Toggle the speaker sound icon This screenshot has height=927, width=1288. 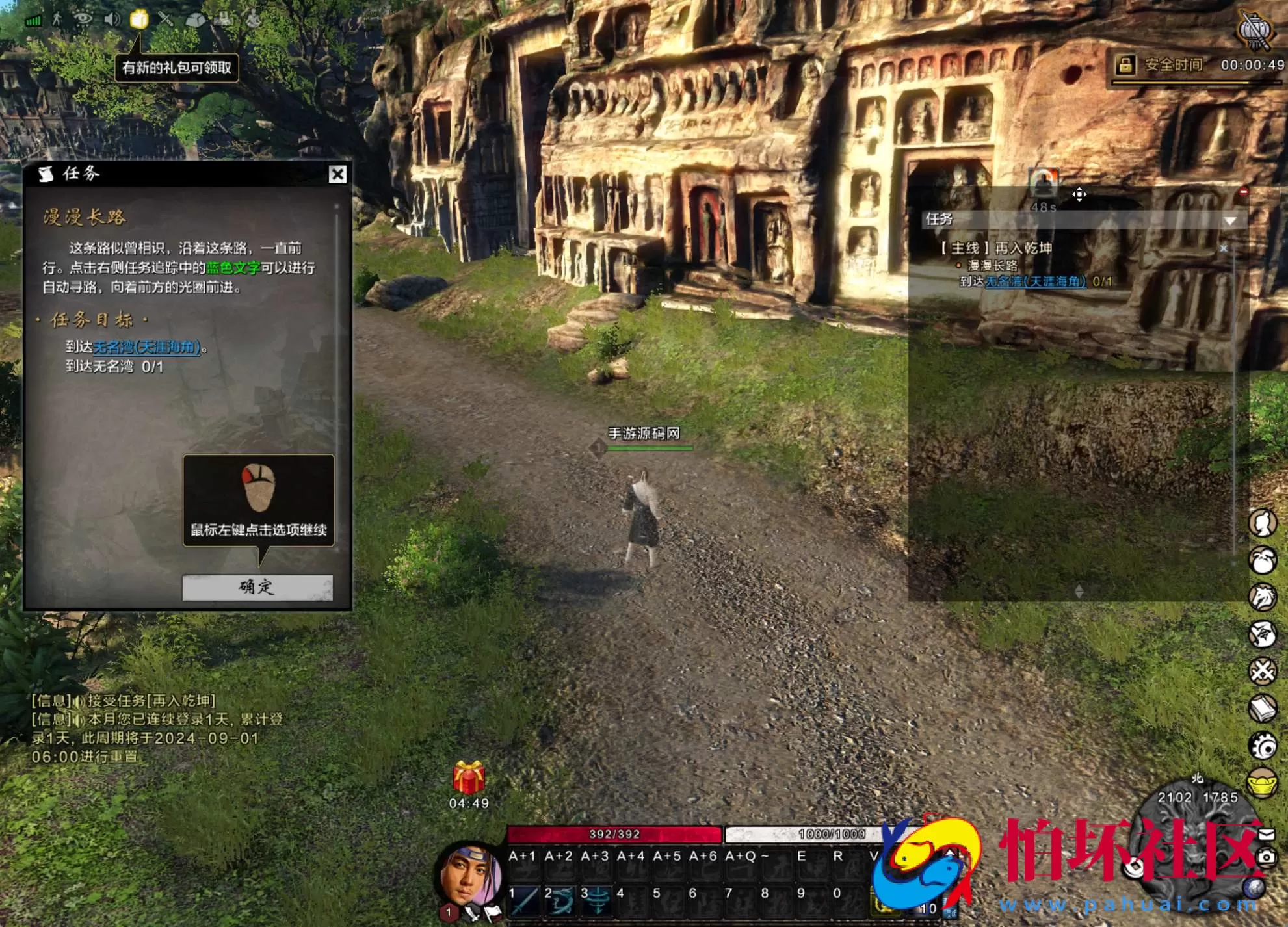click(112, 19)
